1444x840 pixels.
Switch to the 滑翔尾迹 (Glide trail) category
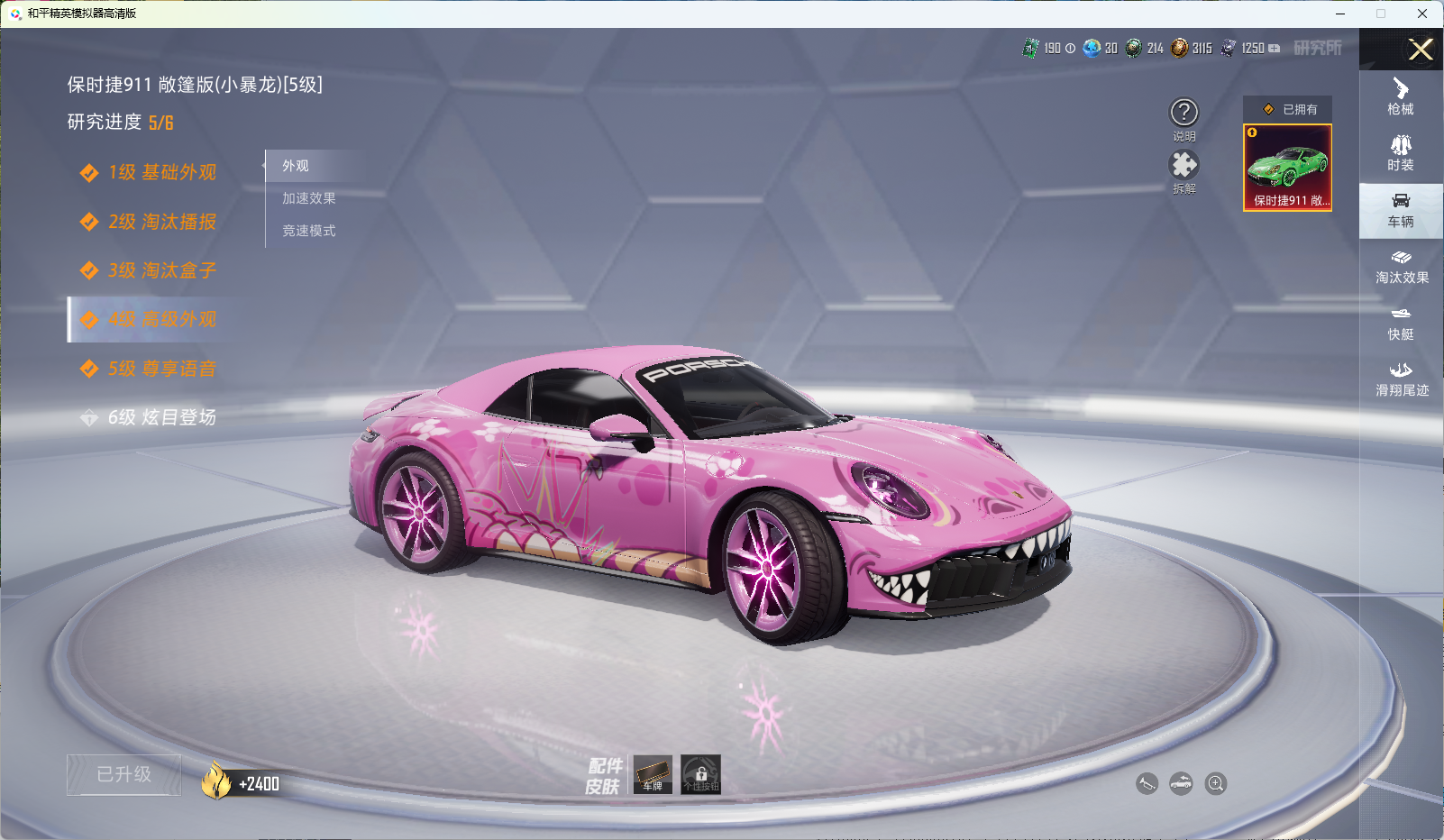click(1402, 379)
